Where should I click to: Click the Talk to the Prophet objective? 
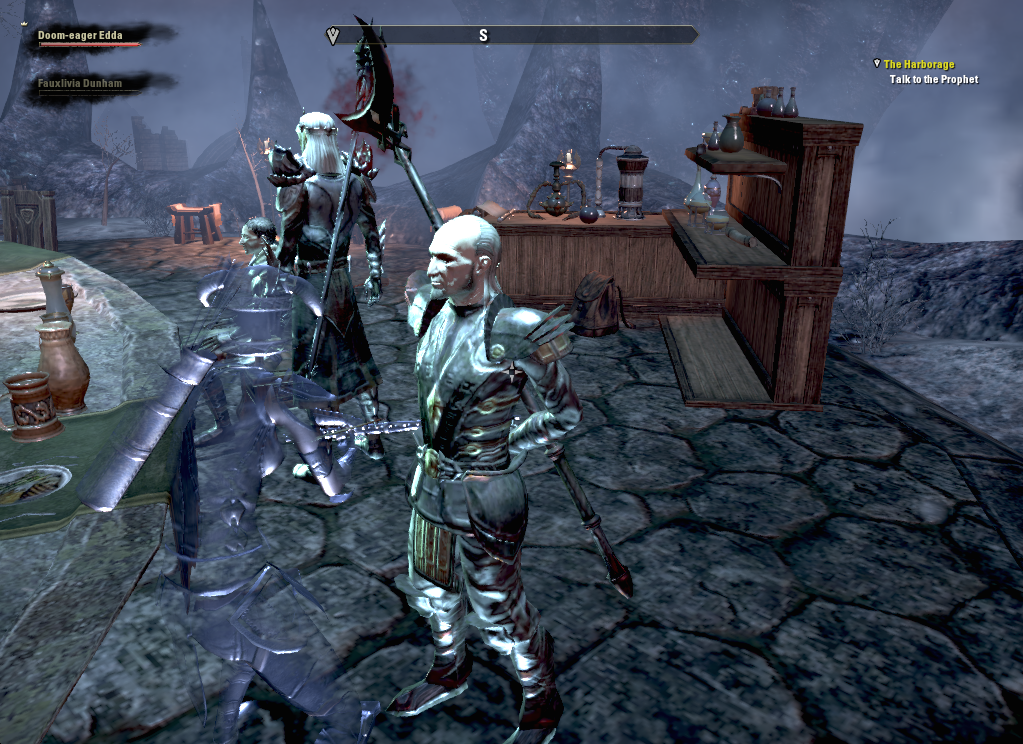pyautogui.click(x=933, y=79)
